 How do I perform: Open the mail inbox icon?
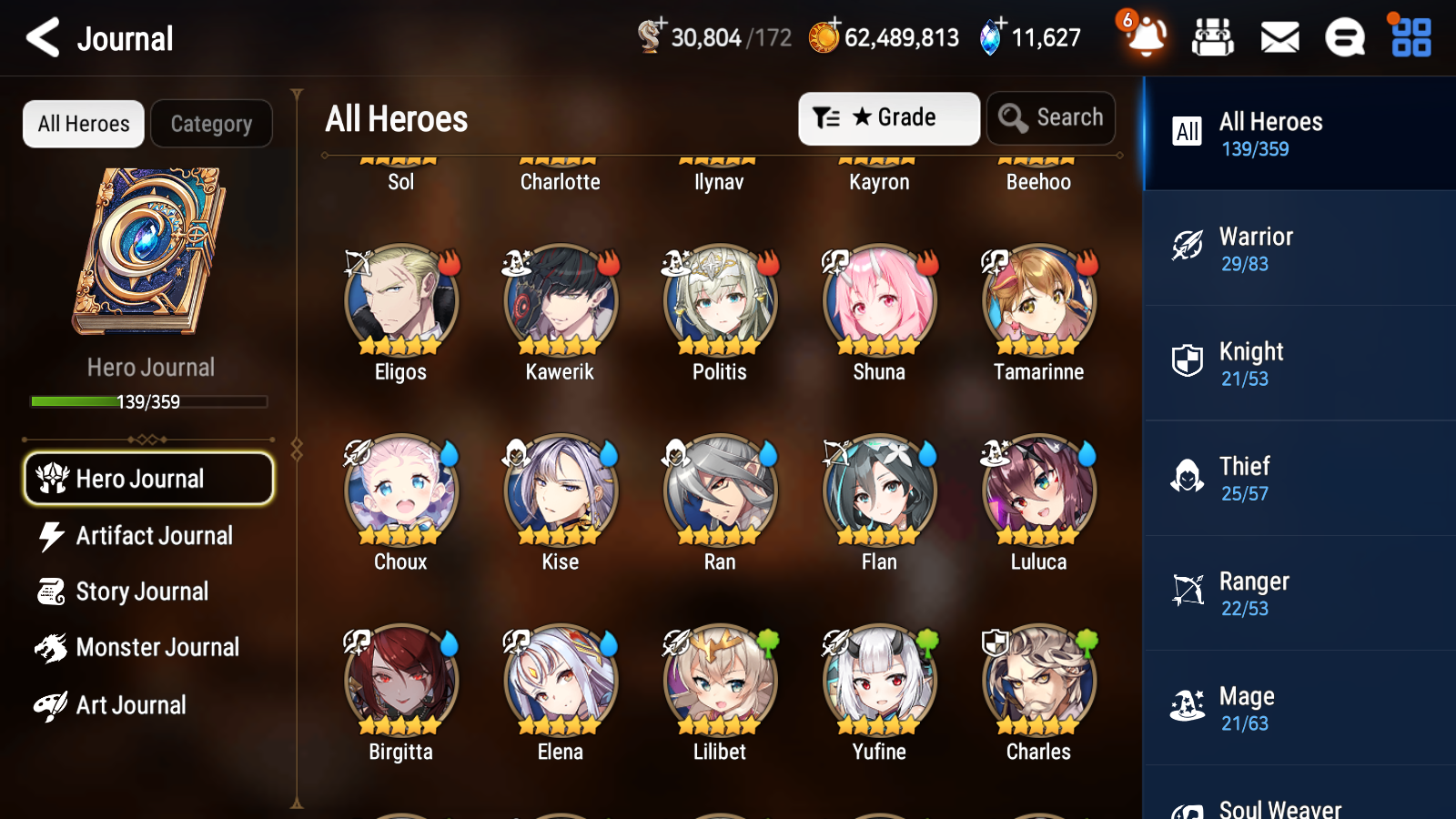[x=1279, y=37]
